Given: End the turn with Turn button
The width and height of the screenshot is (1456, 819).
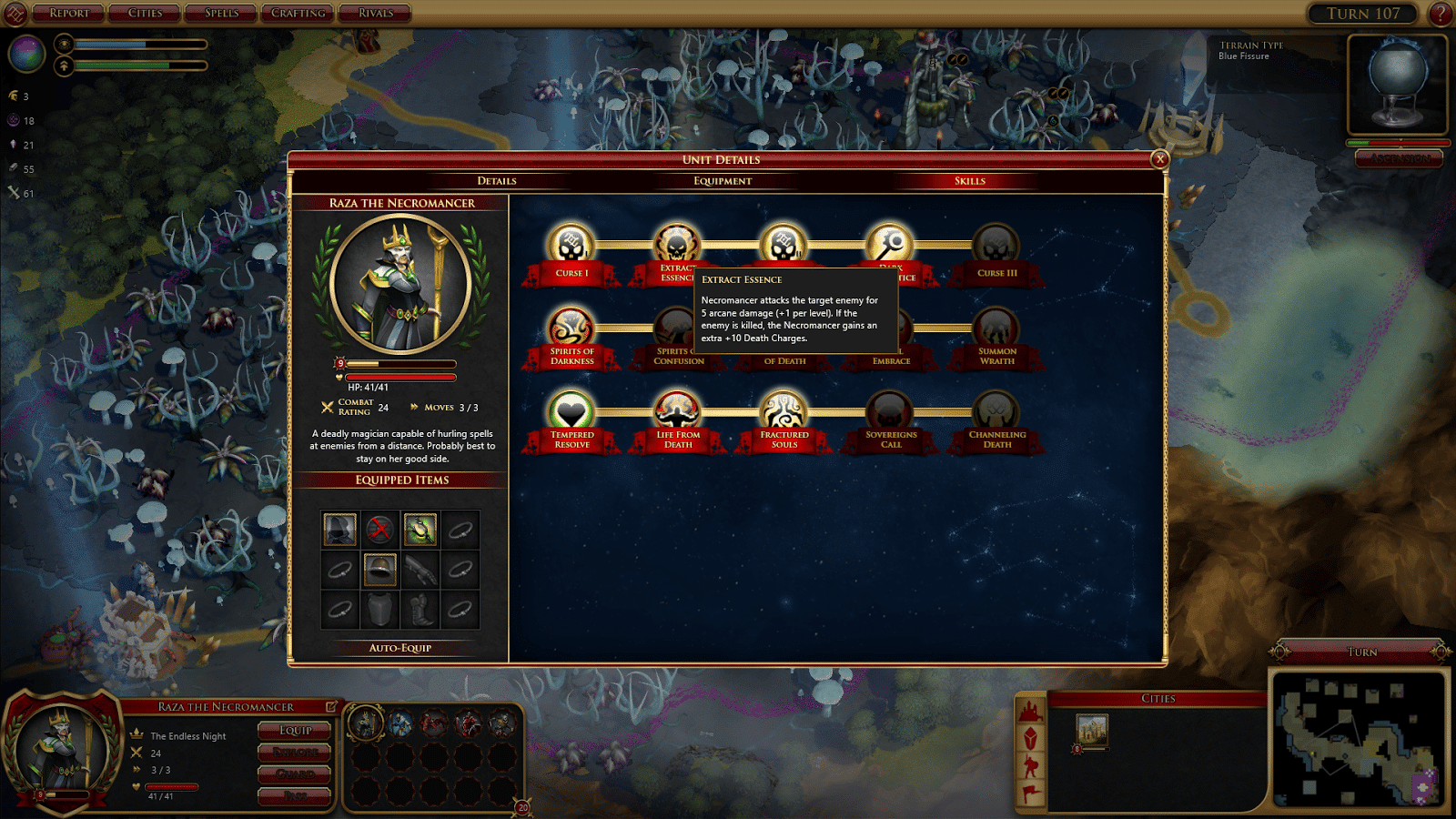Looking at the screenshot, I should 1361,652.
